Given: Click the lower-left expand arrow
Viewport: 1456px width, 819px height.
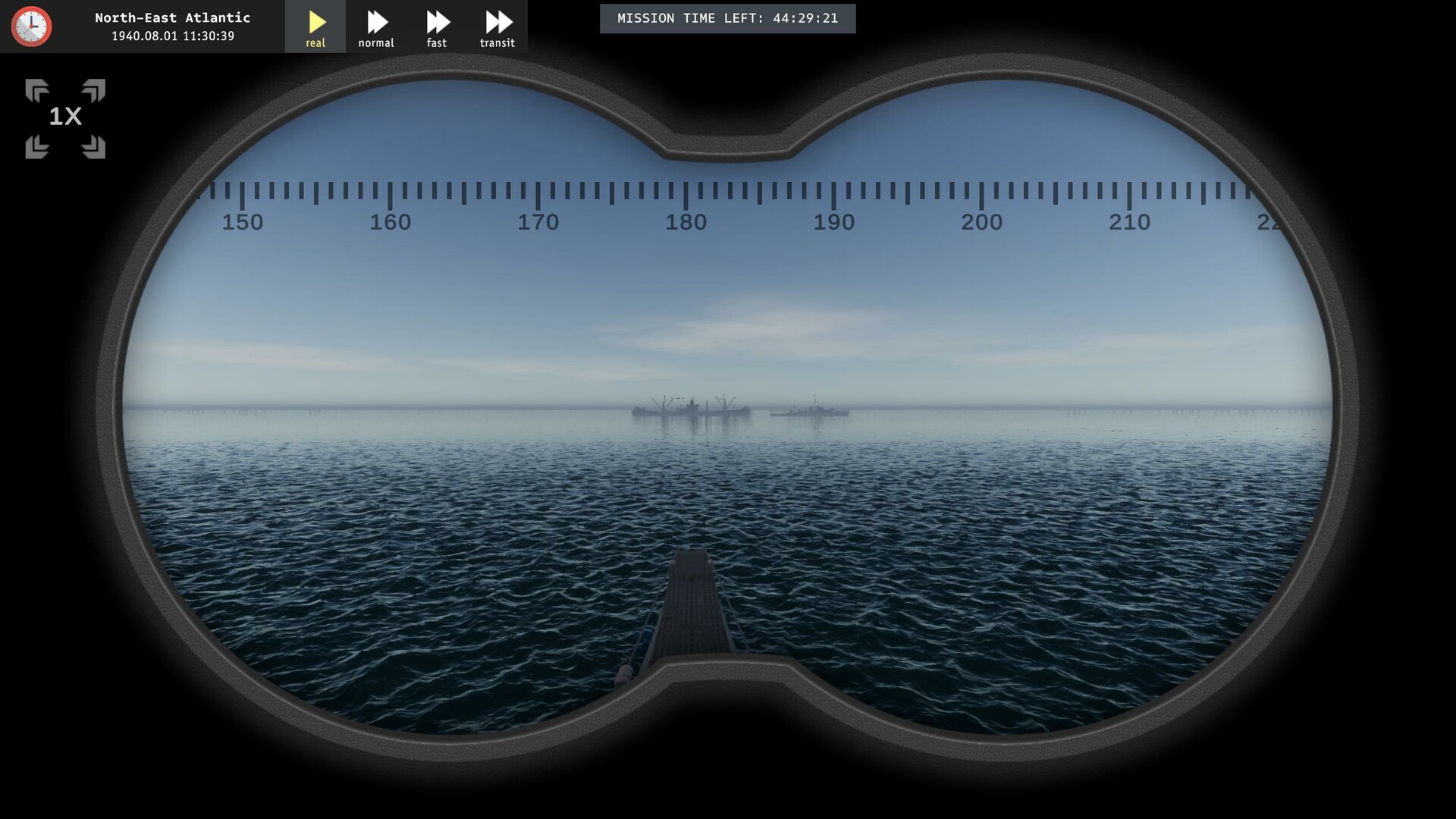Looking at the screenshot, I should point(36,146).
